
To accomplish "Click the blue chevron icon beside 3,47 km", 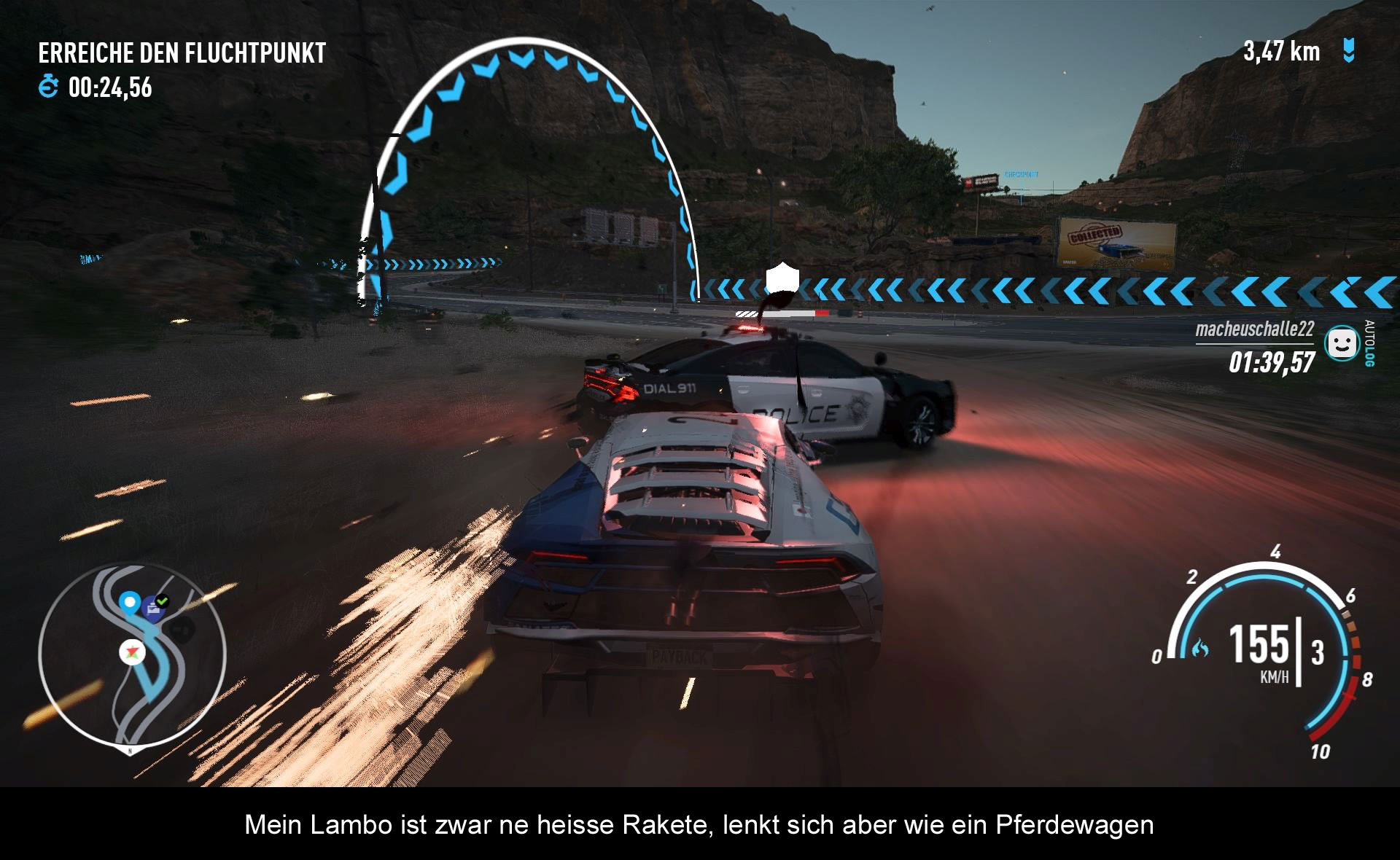I will [1349, 51].
